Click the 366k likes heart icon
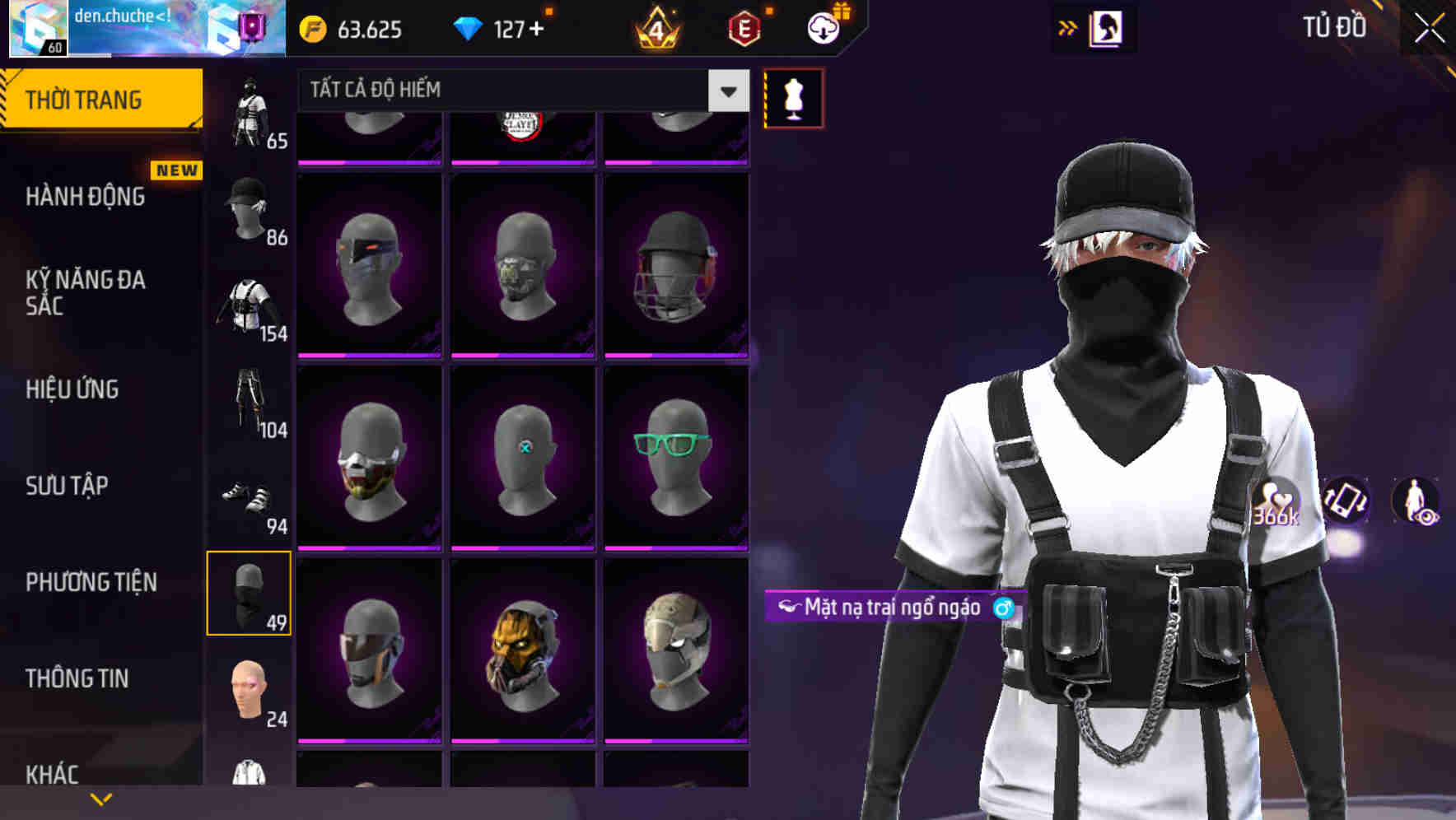Screen dimensions: 1456x820 pyautogui.click(x=1276, y=501)
